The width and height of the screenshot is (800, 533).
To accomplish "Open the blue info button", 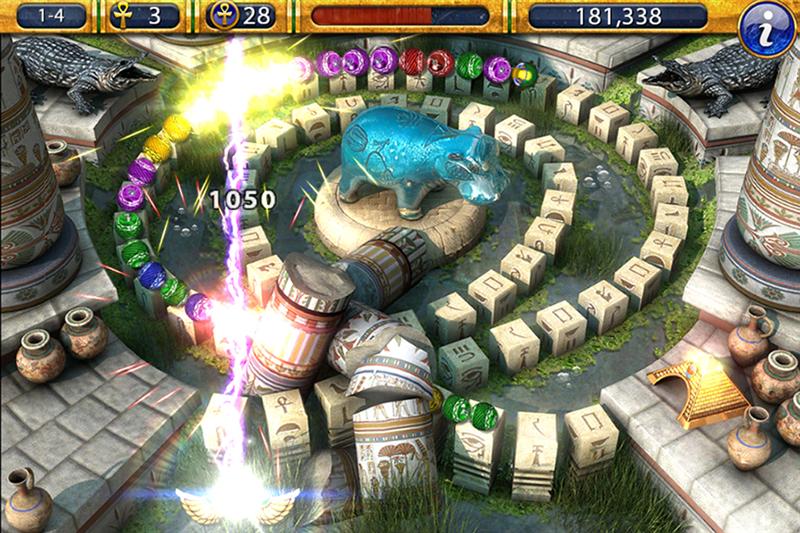I will tap(767, 27).
